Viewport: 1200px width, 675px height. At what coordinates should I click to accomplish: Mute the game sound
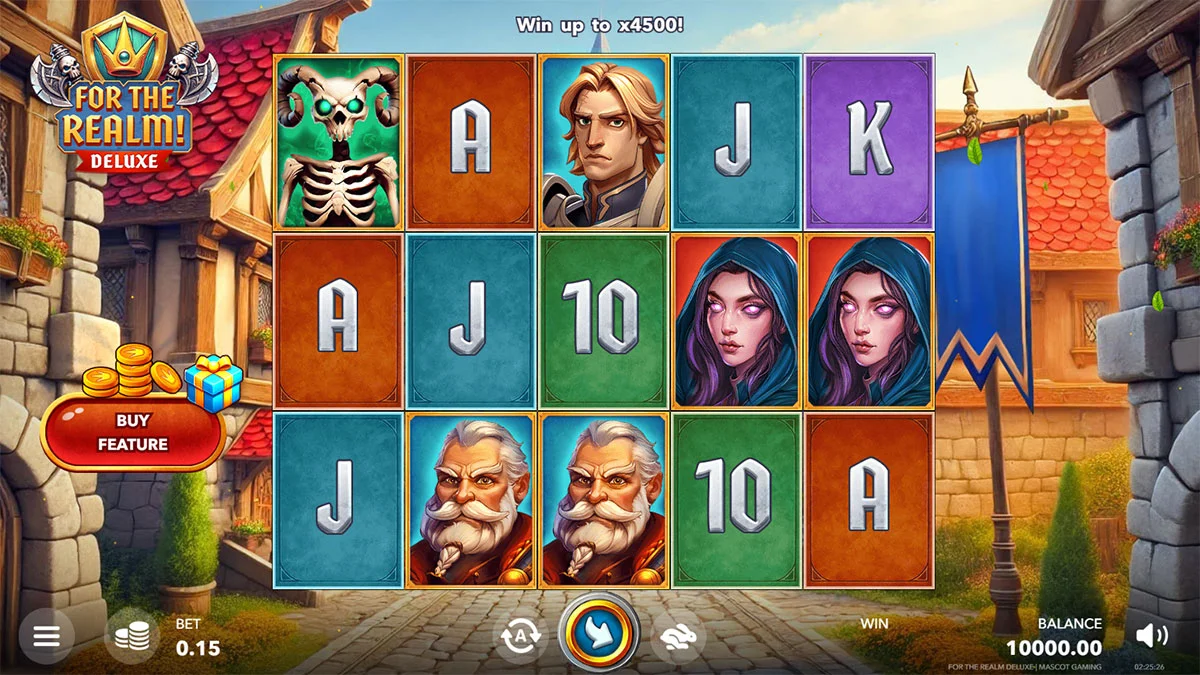(1152, 634)
